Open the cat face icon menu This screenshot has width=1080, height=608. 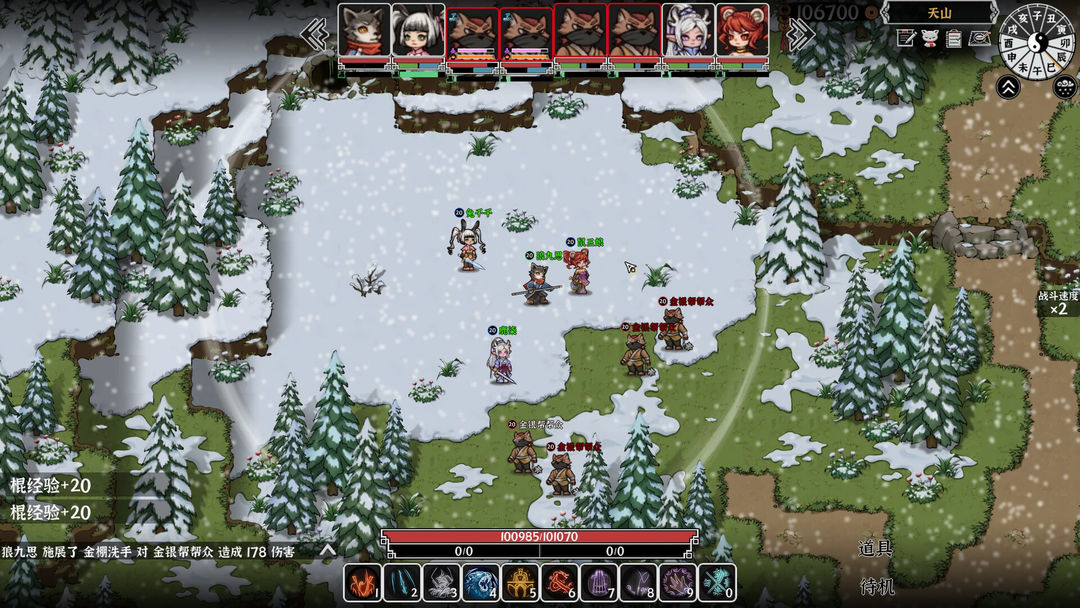tap(930, 39)
